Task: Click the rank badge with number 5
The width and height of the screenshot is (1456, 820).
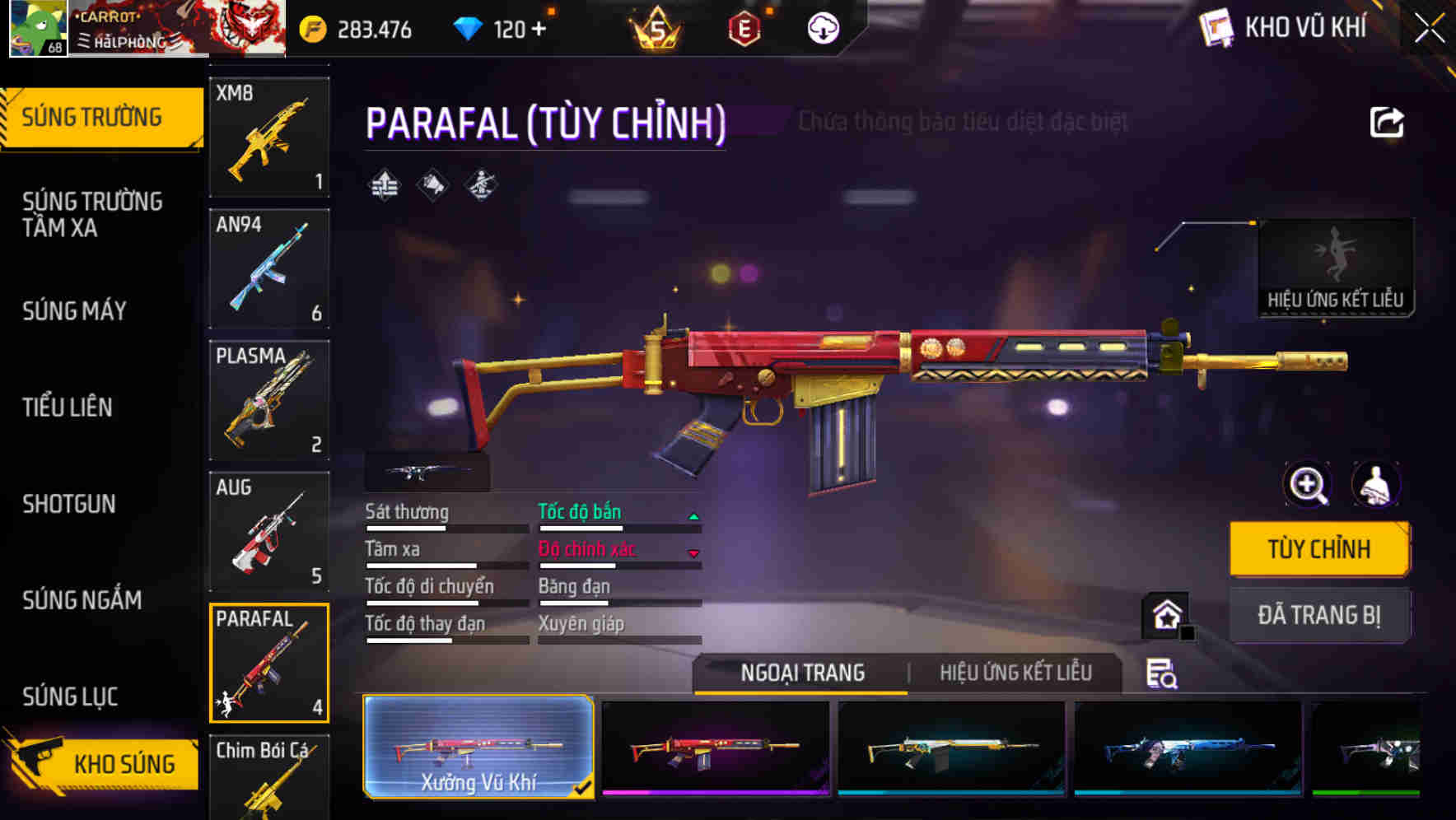Action: [653, 29]
